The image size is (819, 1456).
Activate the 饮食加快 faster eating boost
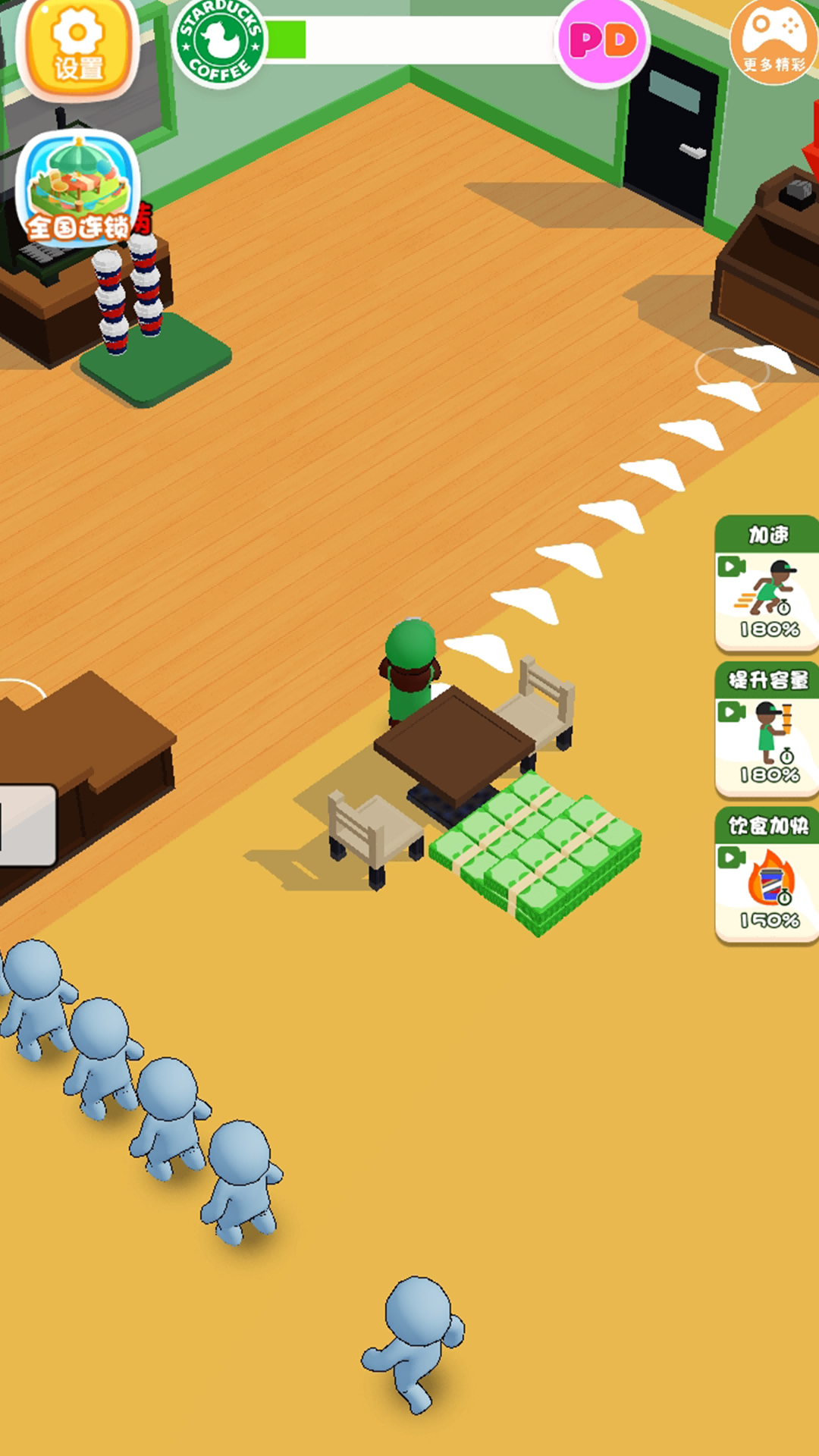767,875
